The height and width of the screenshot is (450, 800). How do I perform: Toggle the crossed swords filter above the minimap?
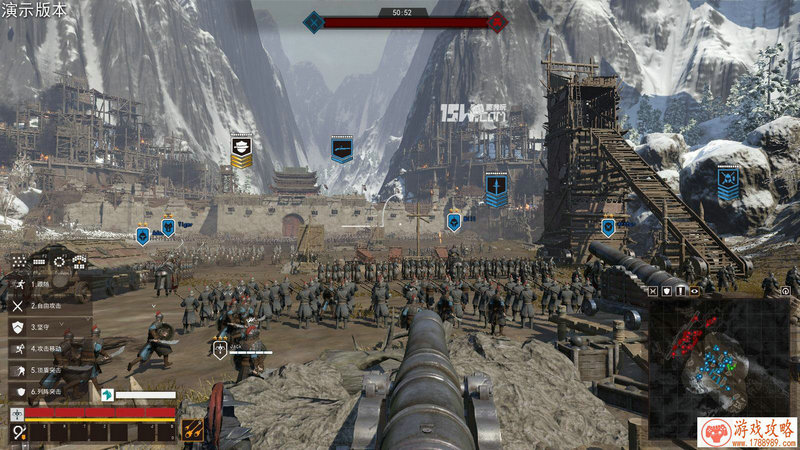point(653,290)
